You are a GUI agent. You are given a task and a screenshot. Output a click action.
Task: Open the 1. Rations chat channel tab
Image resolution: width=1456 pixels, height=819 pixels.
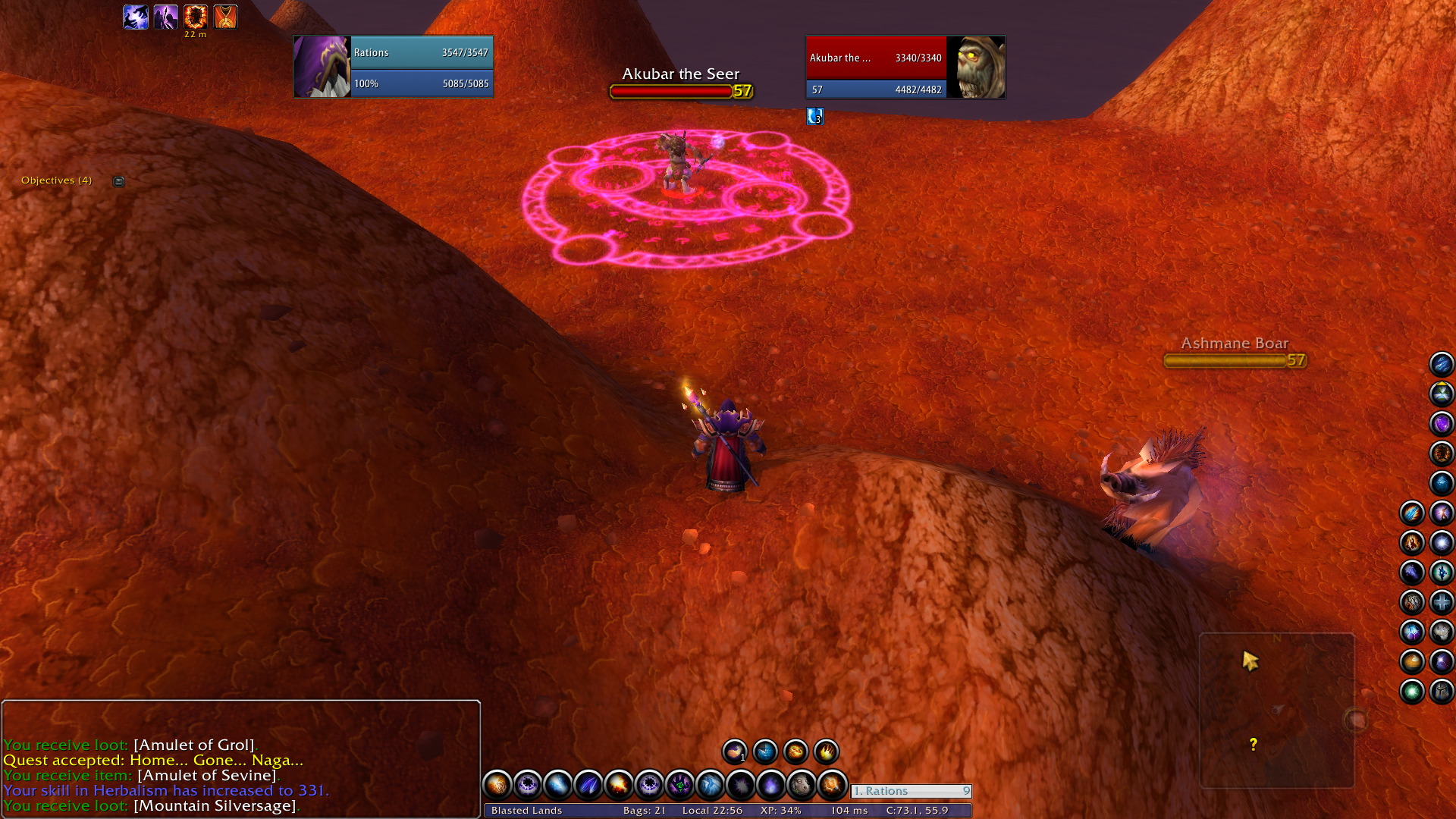click(x=910, y=791)
